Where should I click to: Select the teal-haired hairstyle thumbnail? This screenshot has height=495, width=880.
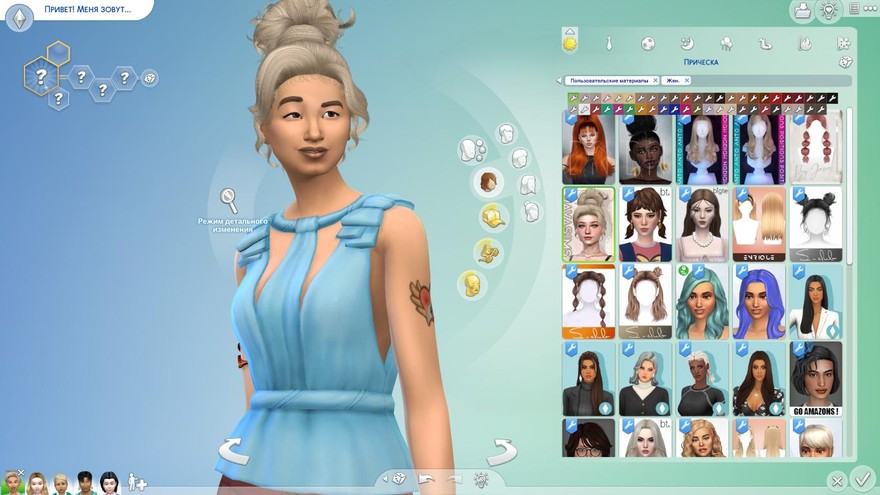(701, 301)
